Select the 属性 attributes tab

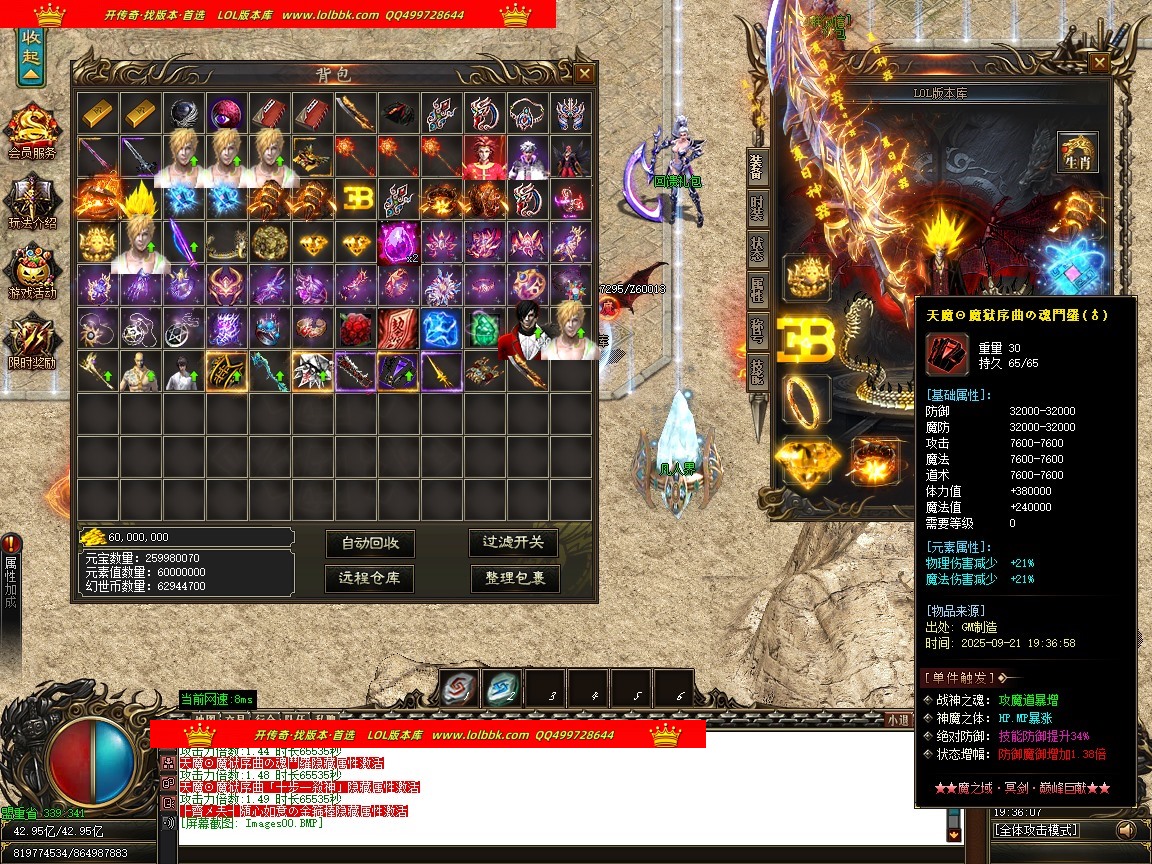click(758, 291)
